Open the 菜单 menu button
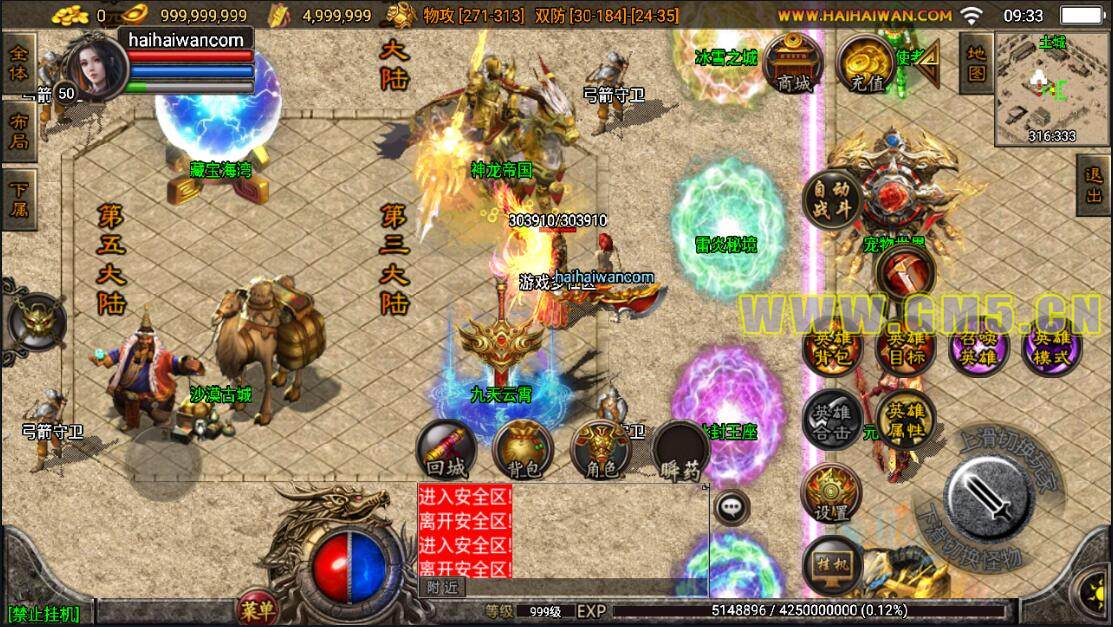Image resolution: width=1113 pixels, height=627 pixels. pyautogui.click(x=257, y=606)
